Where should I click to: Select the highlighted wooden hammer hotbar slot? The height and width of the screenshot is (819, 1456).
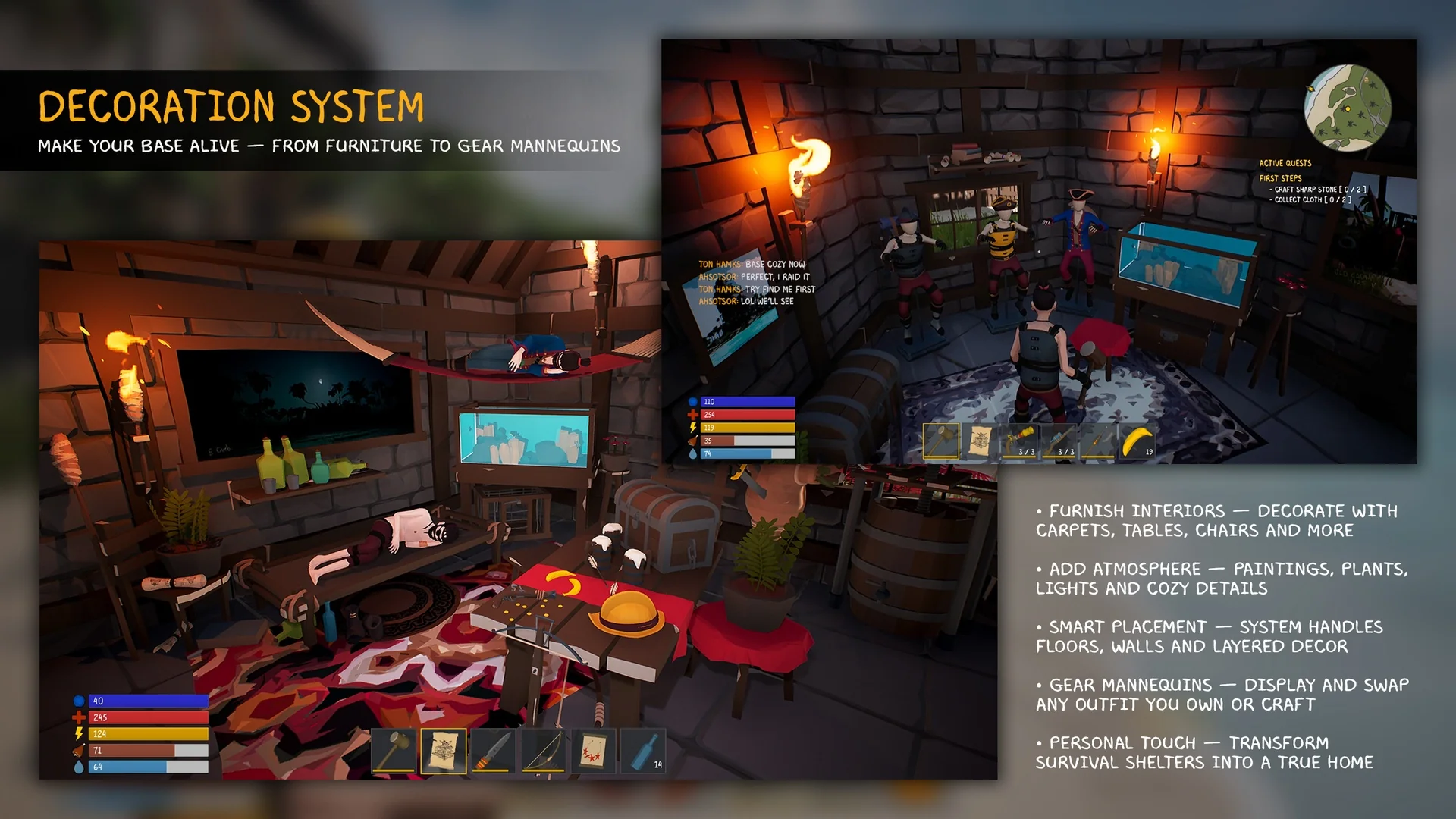(941, 442)
